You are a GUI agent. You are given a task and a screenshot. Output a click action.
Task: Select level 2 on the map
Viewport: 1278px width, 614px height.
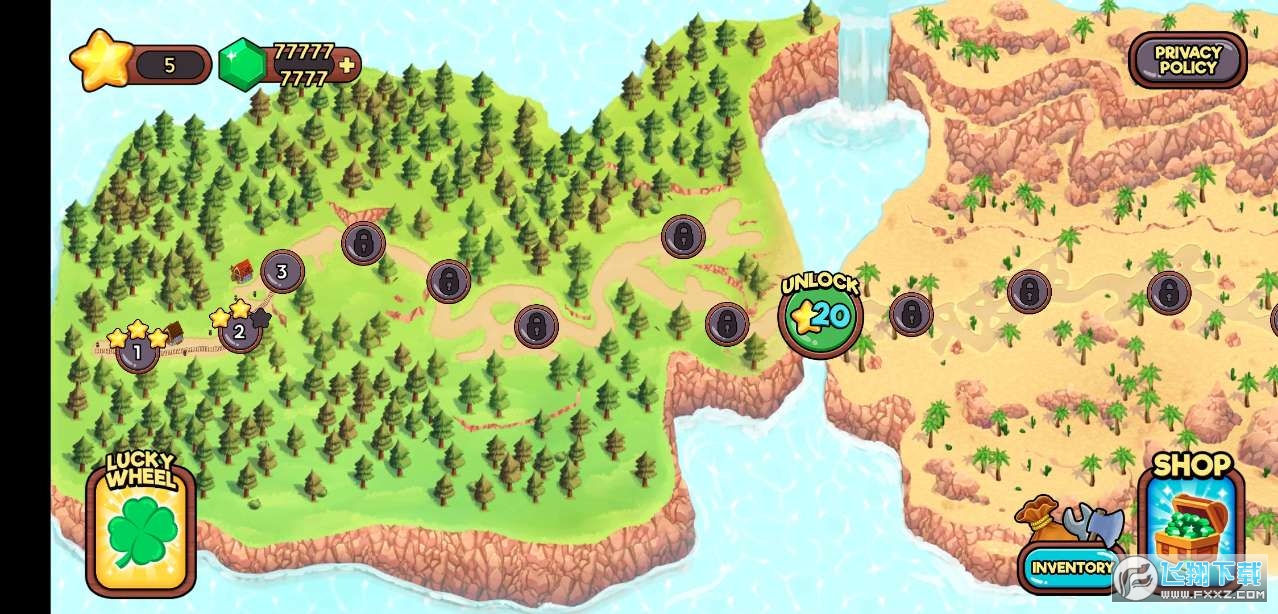(x=239, y=332)
